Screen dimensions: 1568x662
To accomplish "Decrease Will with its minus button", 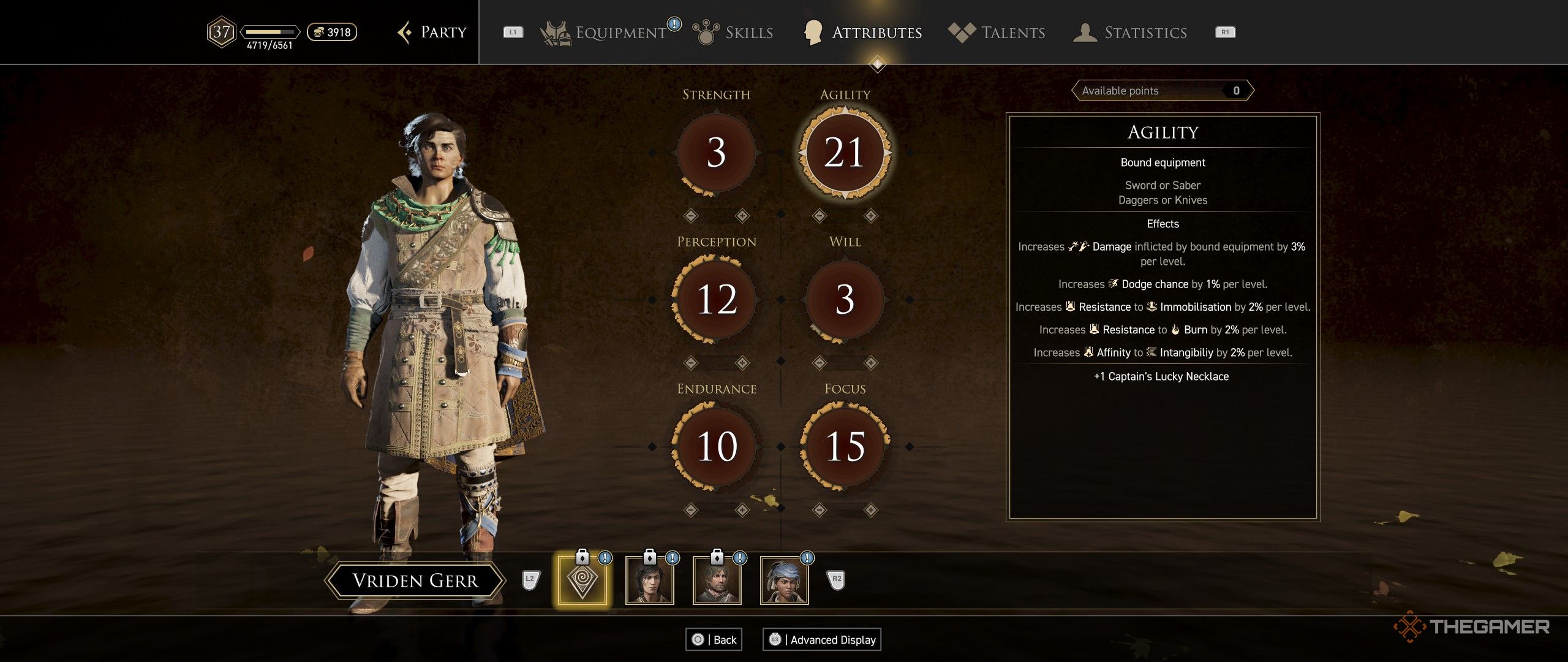I will [x=819, y=363].
